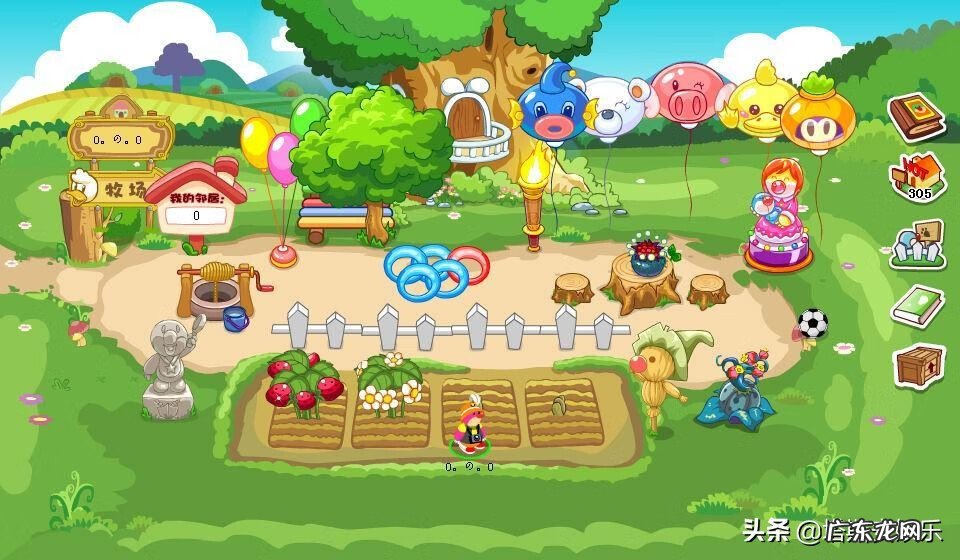Open the brown book with fruit cover
This screenshot has width=960, height=560.
tap(916, 115)
